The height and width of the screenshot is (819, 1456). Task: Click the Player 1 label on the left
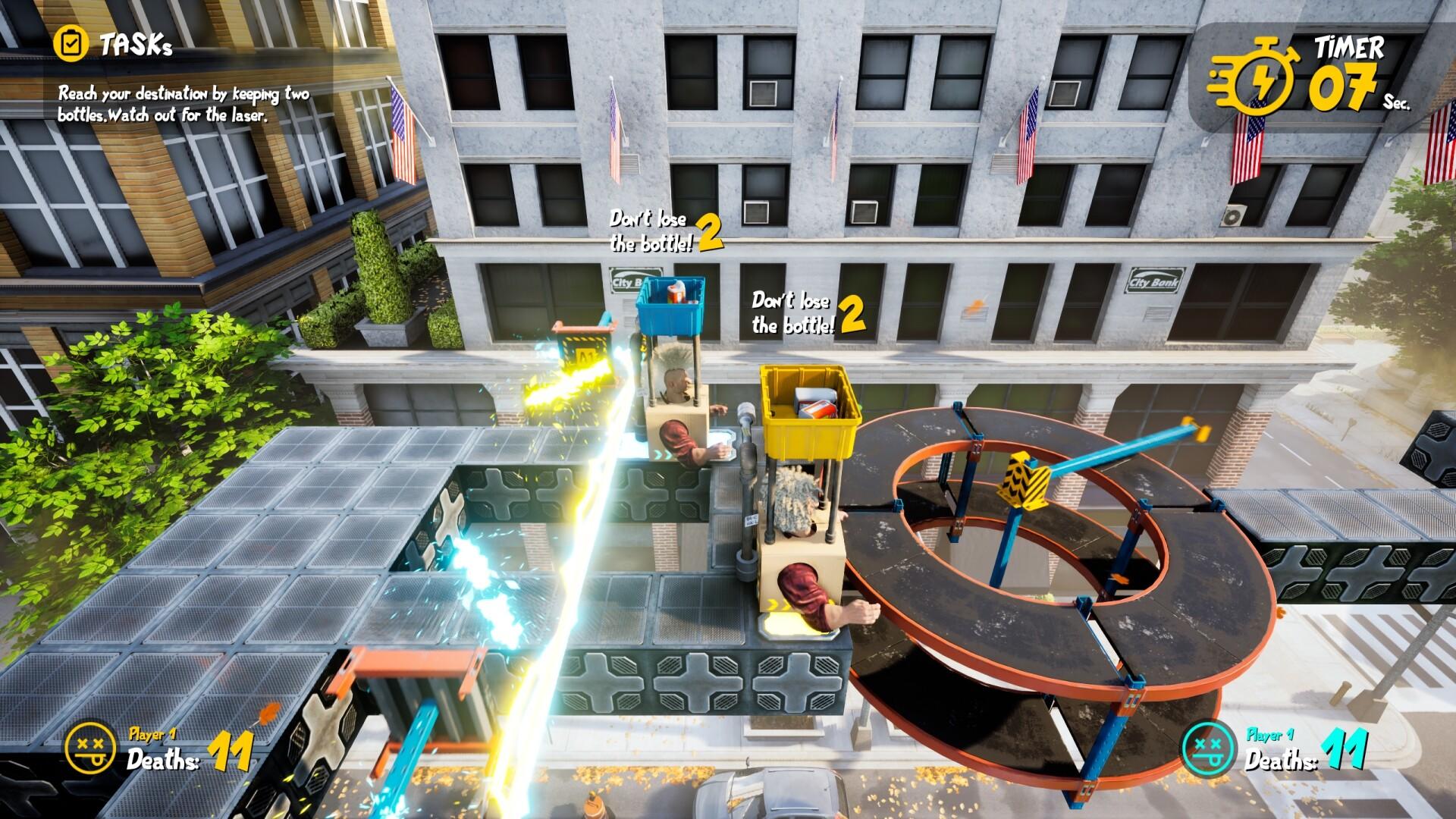pyautogui.click(x=152, y=733)
